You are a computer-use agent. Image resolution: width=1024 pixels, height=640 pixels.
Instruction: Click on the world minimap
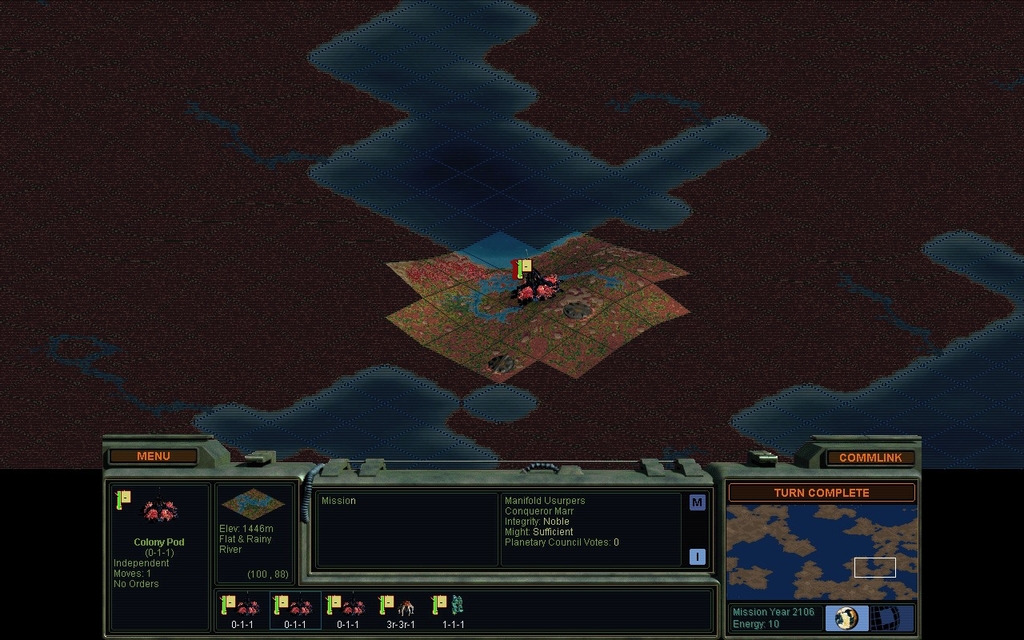point(821,552)
